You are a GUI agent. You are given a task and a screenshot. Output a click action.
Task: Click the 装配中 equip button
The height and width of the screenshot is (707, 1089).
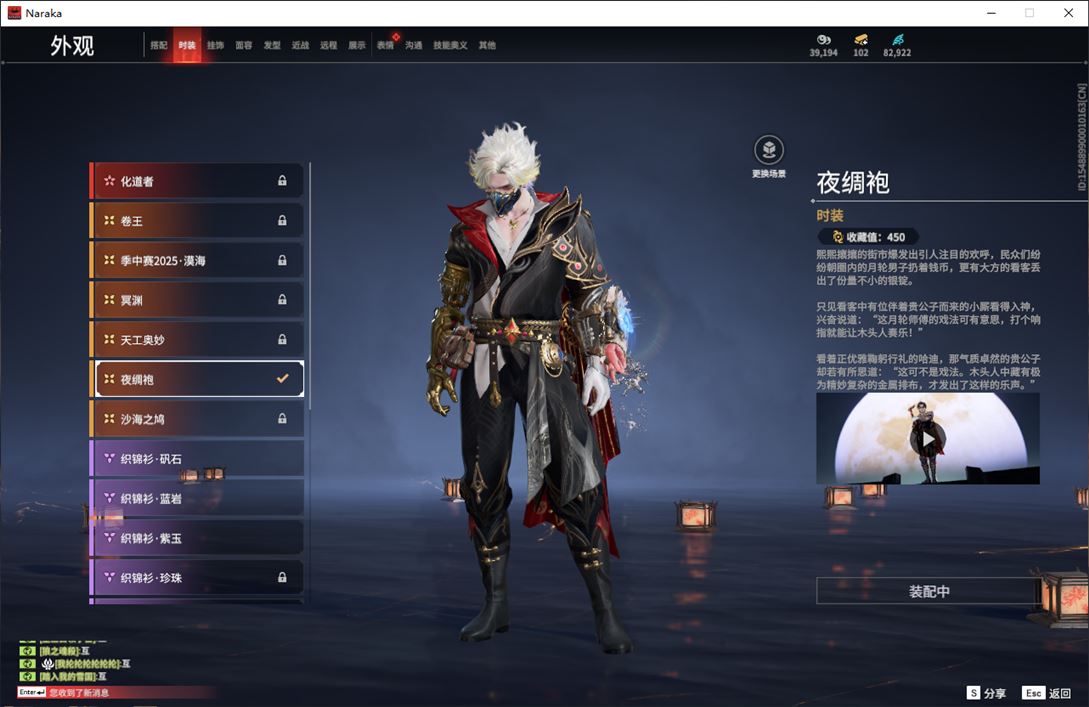pyautogui.click(x=928, y=591)
